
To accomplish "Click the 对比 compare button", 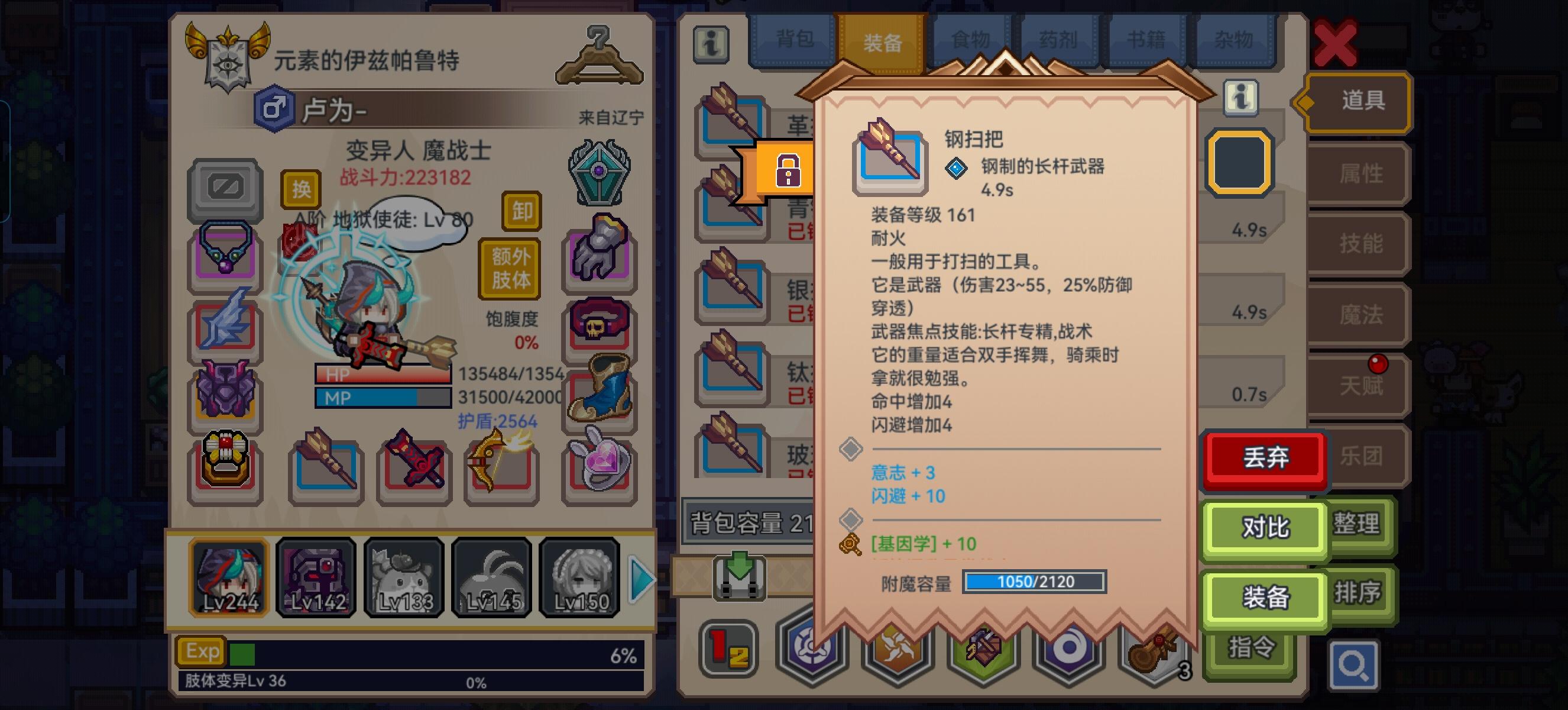I will click(x=1265, y=528).
